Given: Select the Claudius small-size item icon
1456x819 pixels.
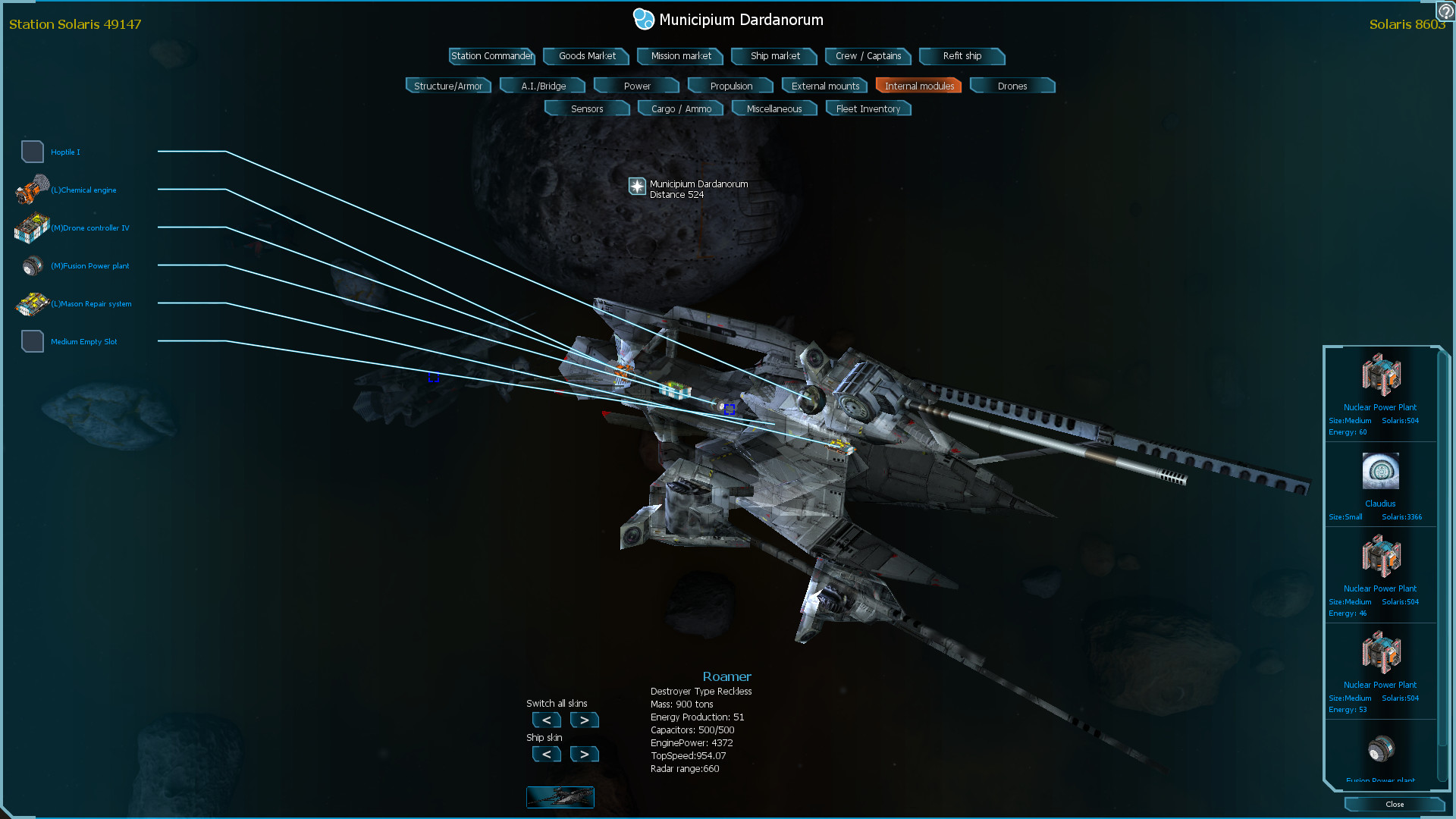Looking at the screenshot, I should pyautogui.click(x=1380, y=471).
